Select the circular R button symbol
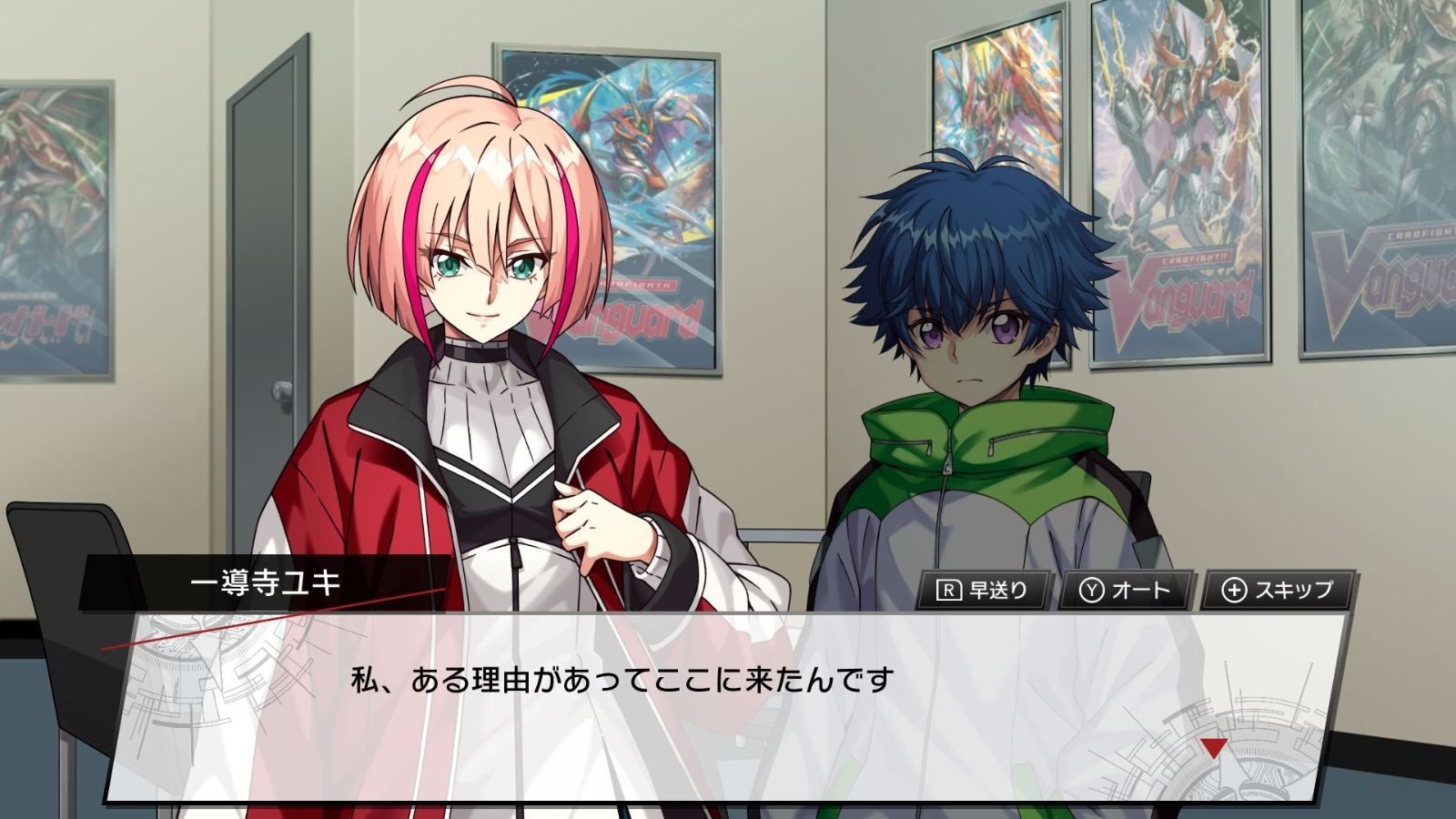Screen dimensions: 1456x819 point(949,589)
